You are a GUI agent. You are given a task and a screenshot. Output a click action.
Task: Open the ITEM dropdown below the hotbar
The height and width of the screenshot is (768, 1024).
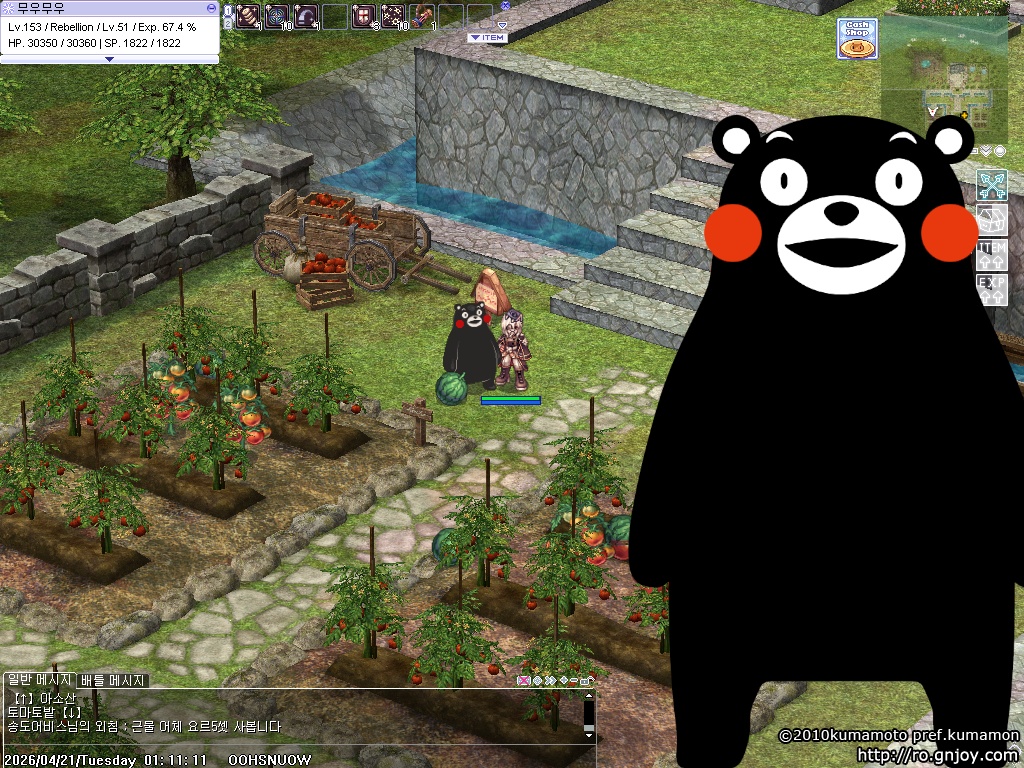[x=488, y=37]
